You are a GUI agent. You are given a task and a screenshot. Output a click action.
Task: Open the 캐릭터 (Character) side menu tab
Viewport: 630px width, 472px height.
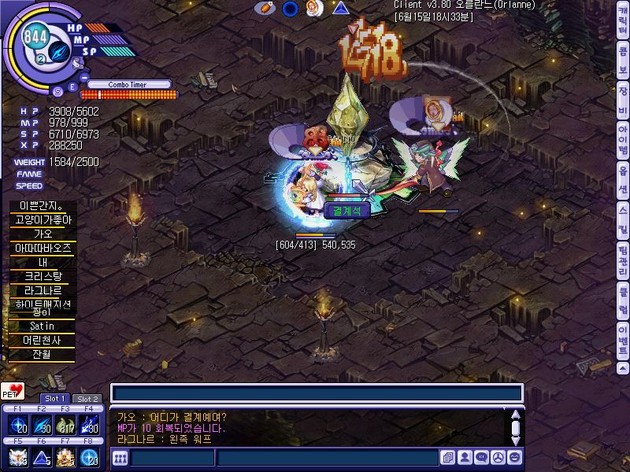(622, 21)
